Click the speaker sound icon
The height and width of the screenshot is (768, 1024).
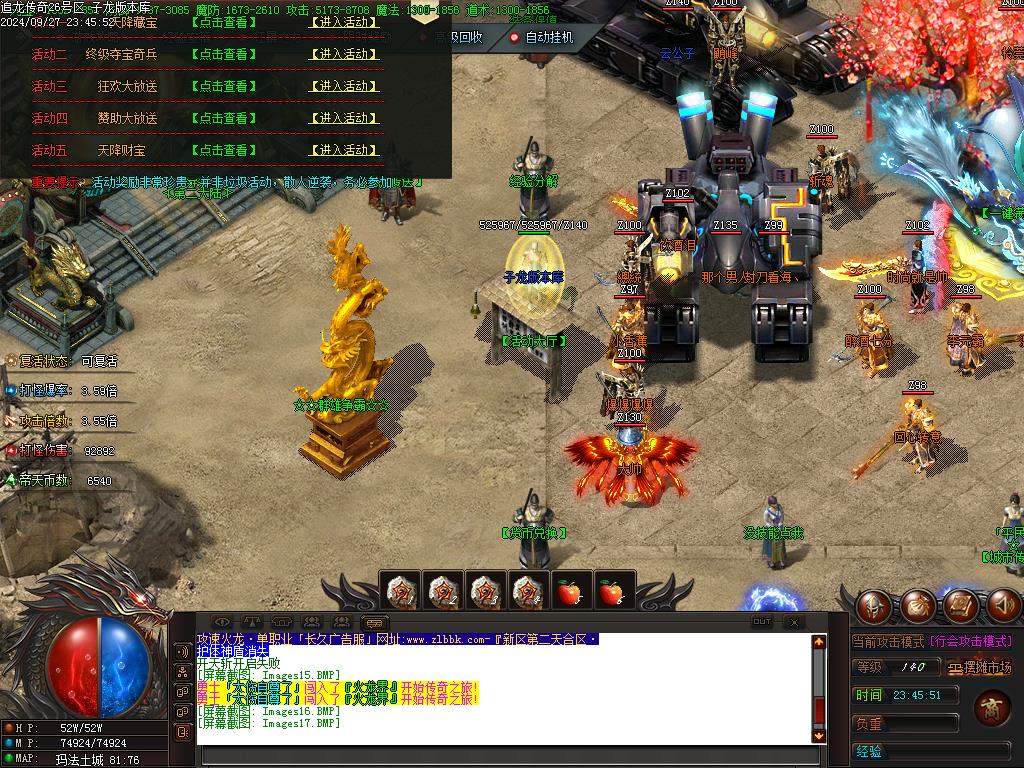[1004, 604]
